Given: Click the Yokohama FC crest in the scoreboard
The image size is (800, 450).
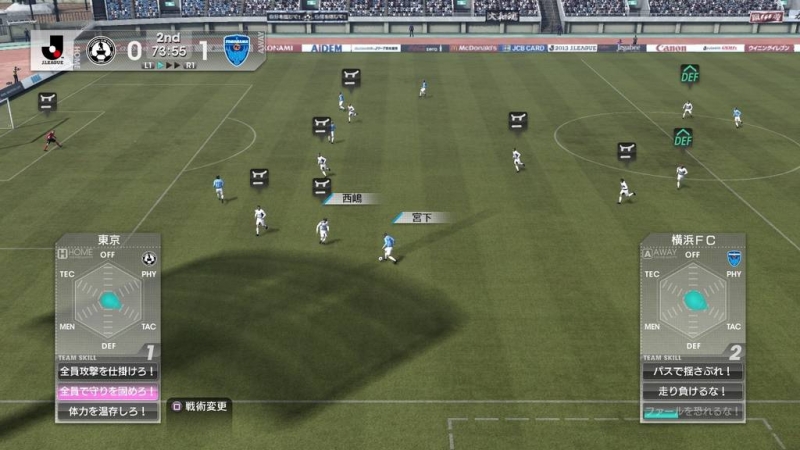Looking at the screenshot, I should (x=237, y=49).
